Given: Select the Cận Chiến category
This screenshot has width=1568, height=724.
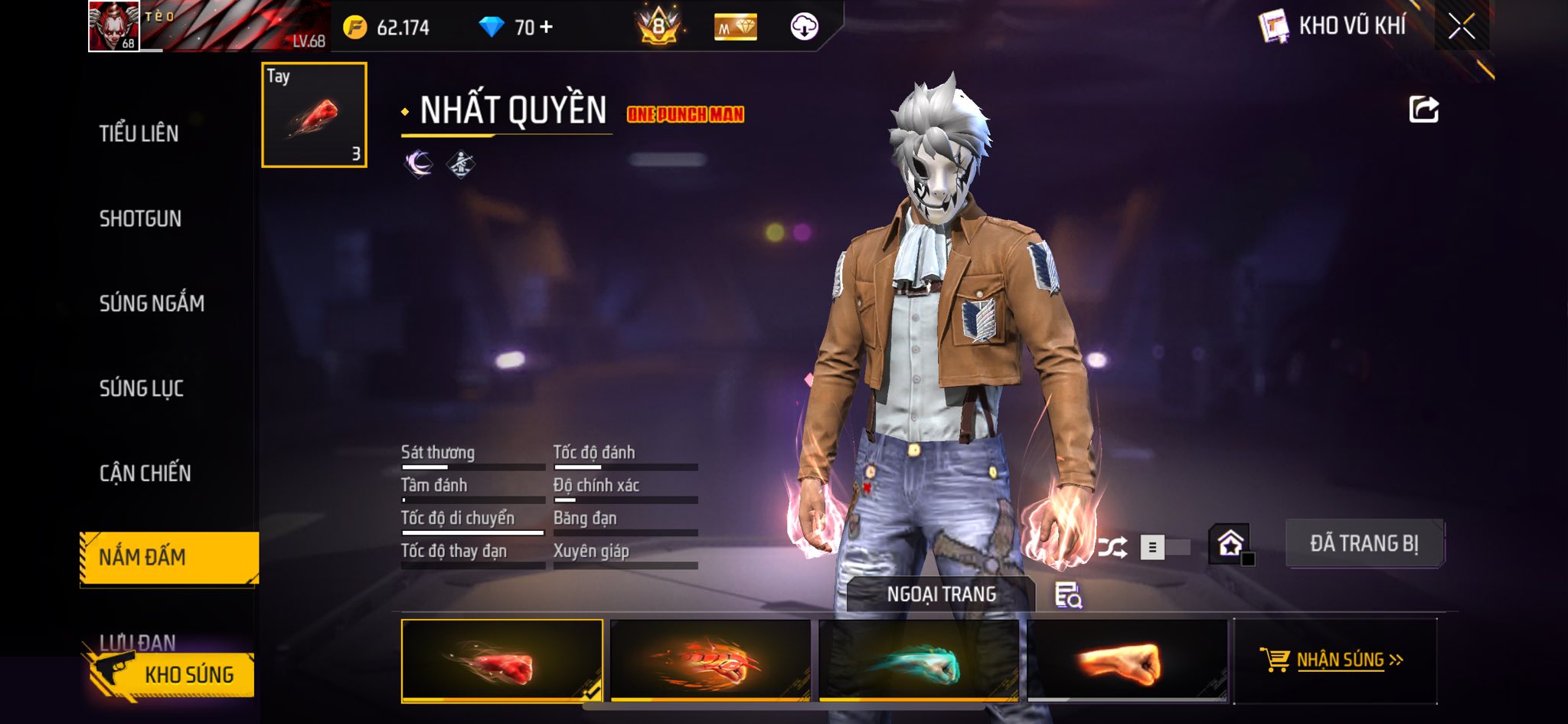Looking at the screenshot, I should [x=145, y=473].
